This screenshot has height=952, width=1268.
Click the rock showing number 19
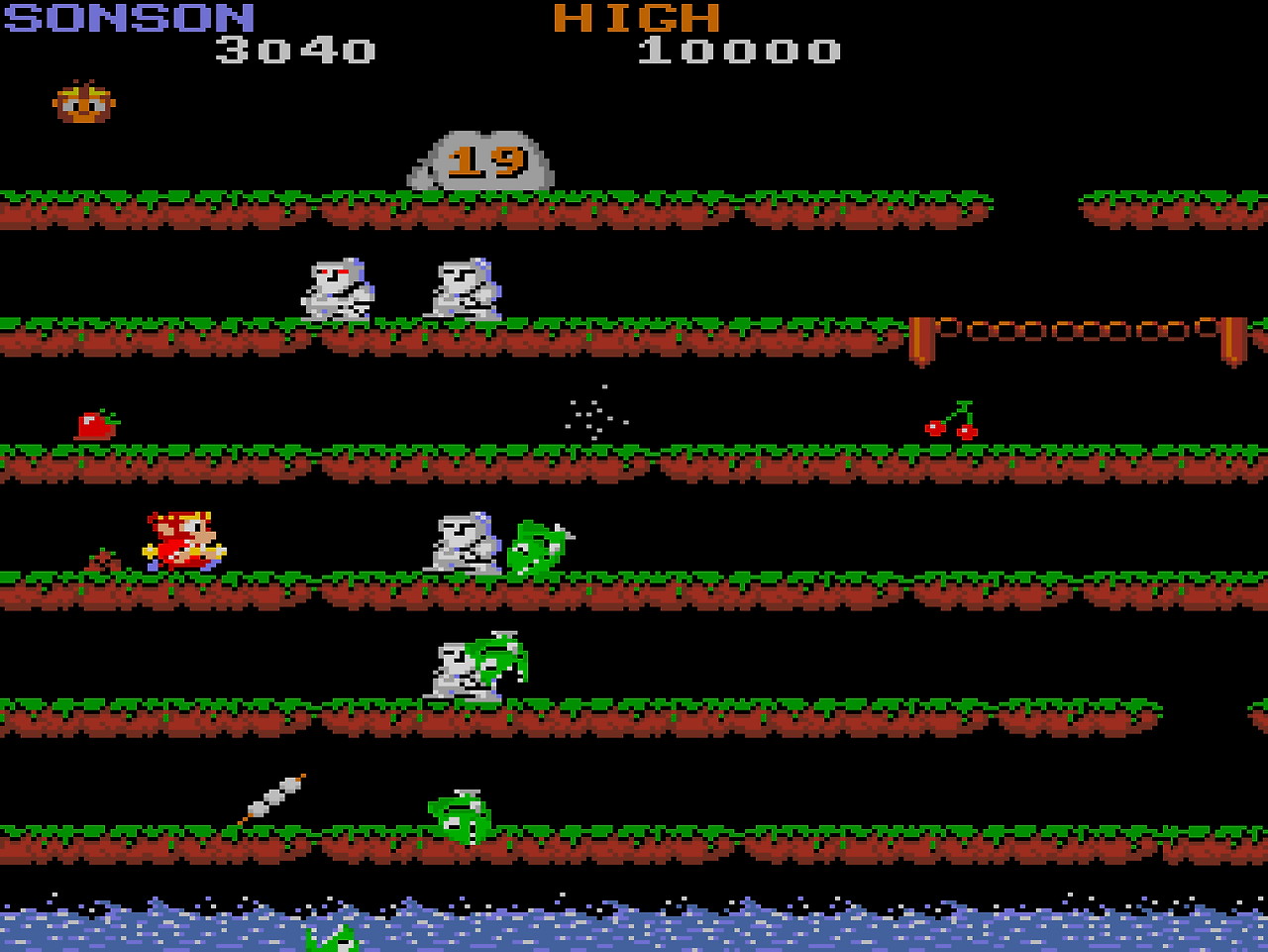click(480, 161)
